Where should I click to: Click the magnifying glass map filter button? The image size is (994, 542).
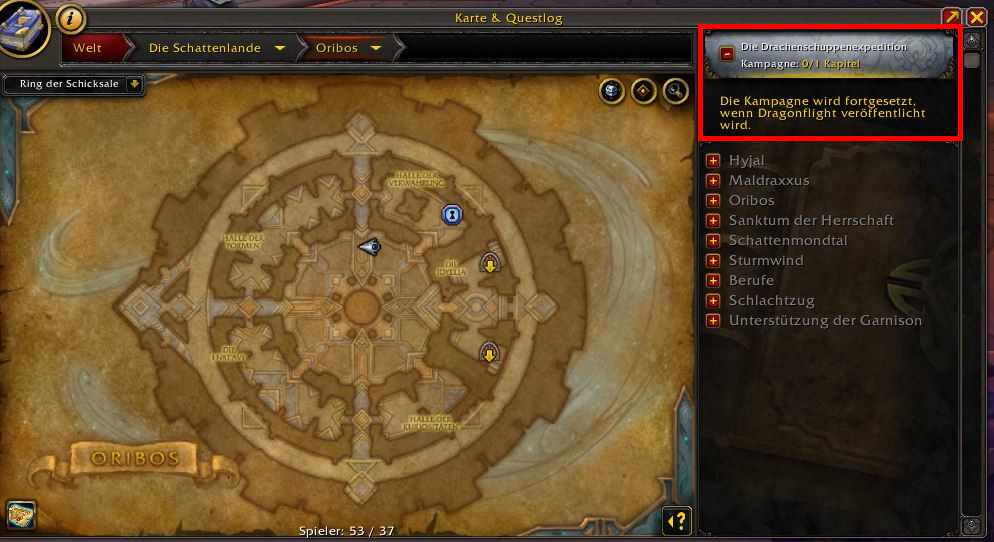[x=676, y=91]
